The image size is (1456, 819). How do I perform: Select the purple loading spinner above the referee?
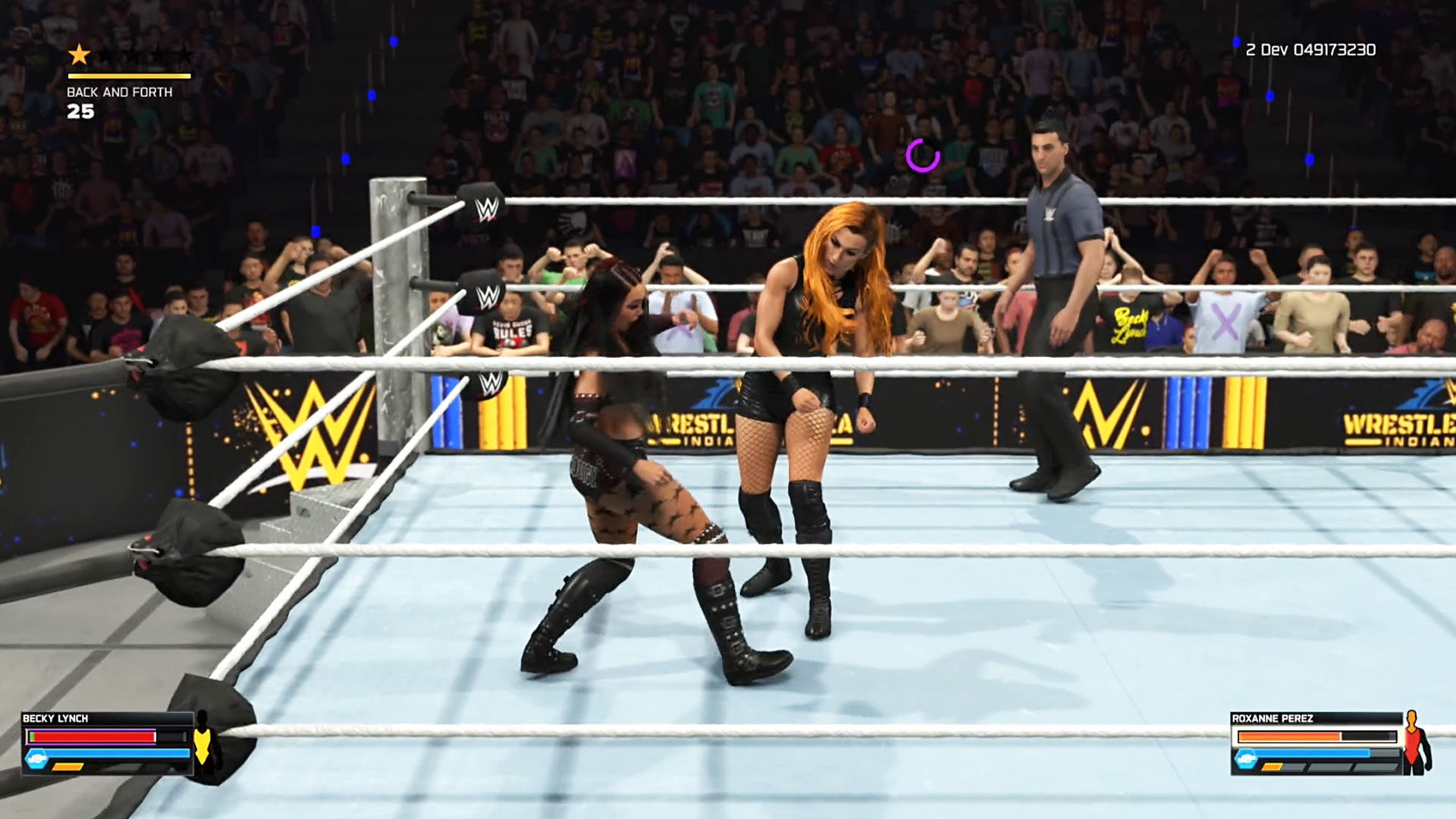click(x=921, y=155)
